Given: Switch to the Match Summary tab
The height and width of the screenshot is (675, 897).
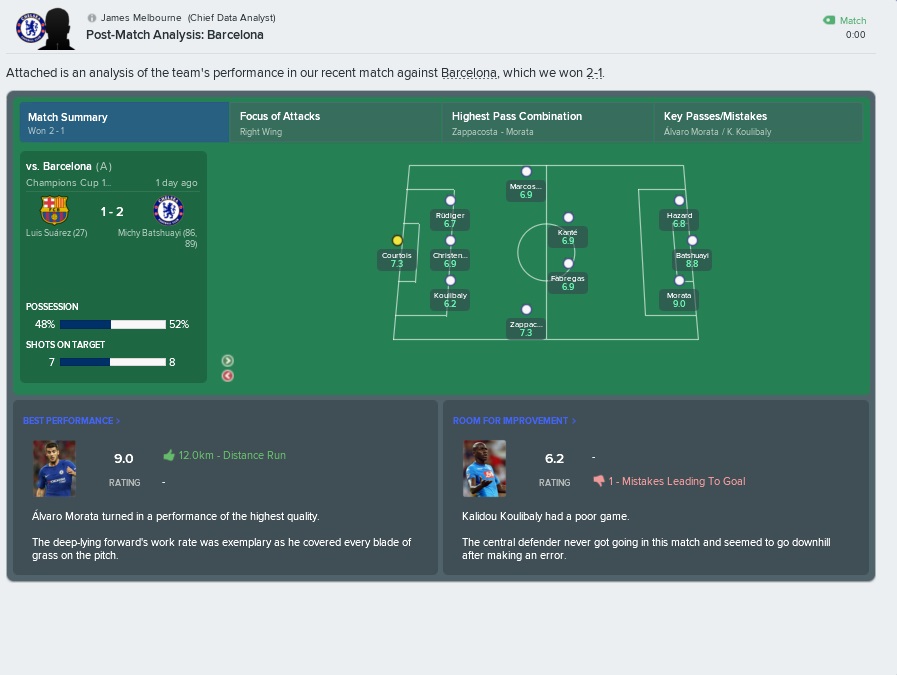Looking at the screenshot, I should point(124,123).
